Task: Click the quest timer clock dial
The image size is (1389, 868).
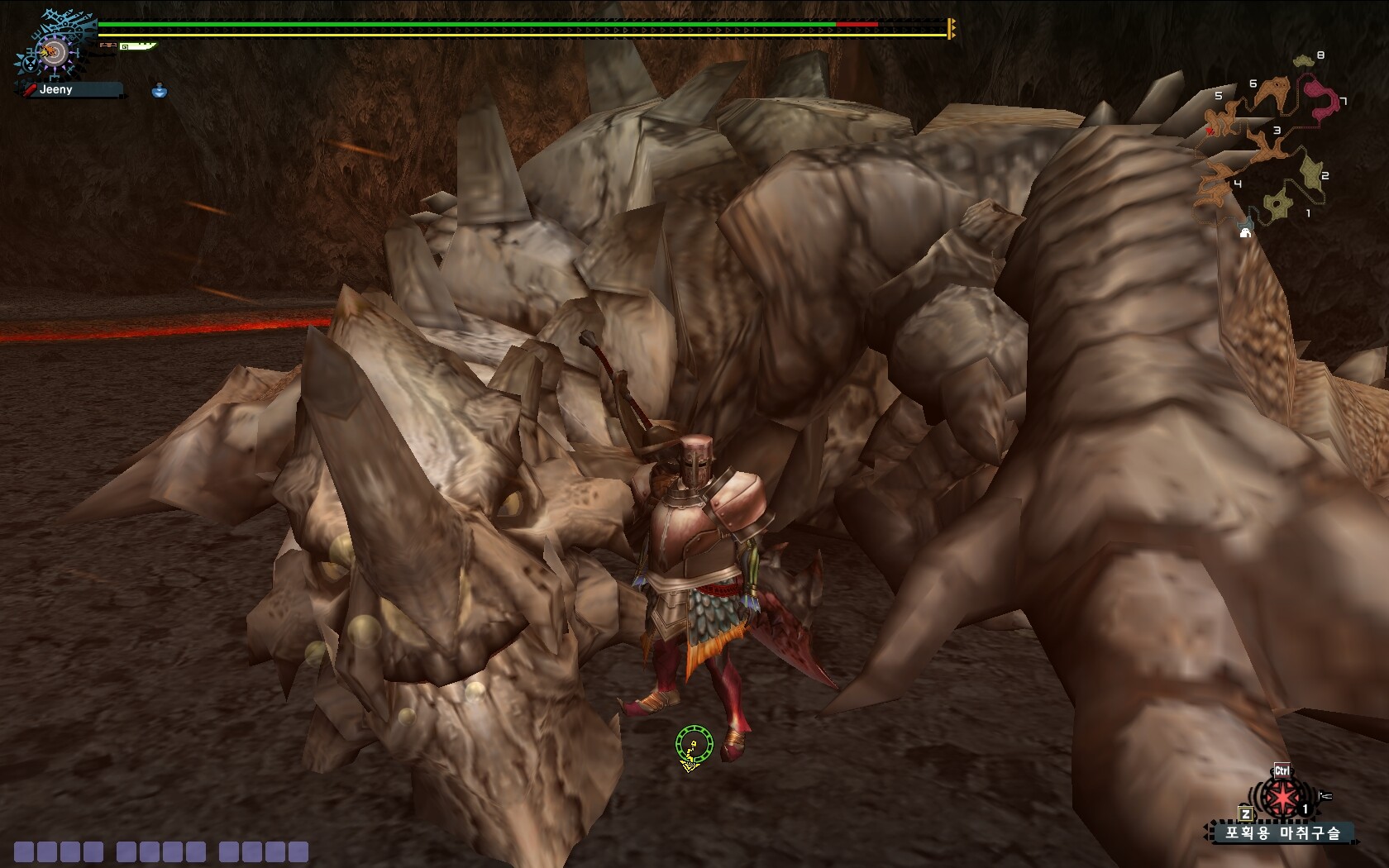Action: click(x=53, y=52)
